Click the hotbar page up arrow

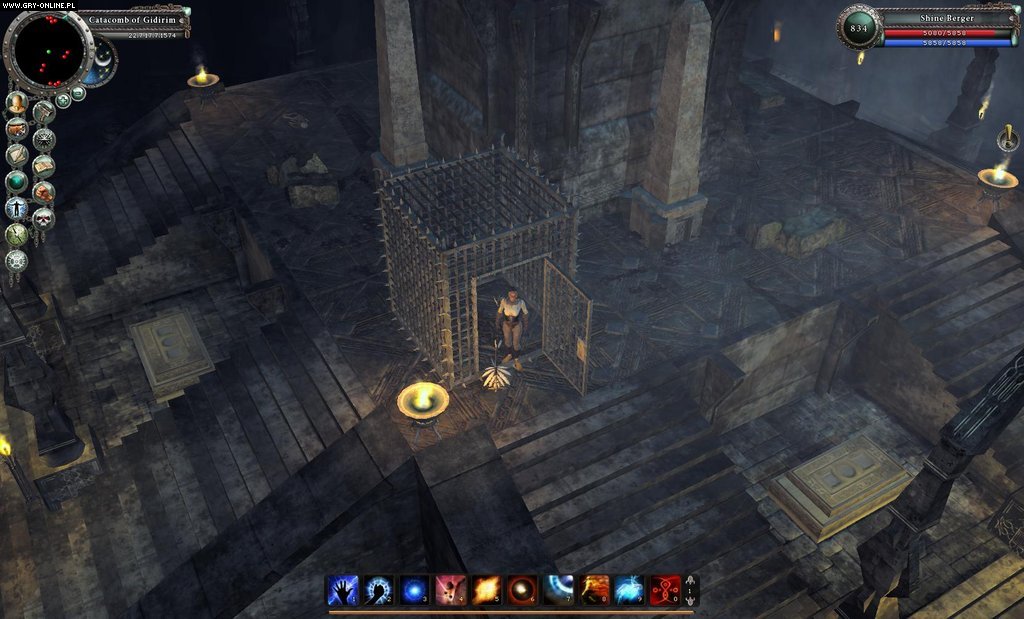(691, 579)
